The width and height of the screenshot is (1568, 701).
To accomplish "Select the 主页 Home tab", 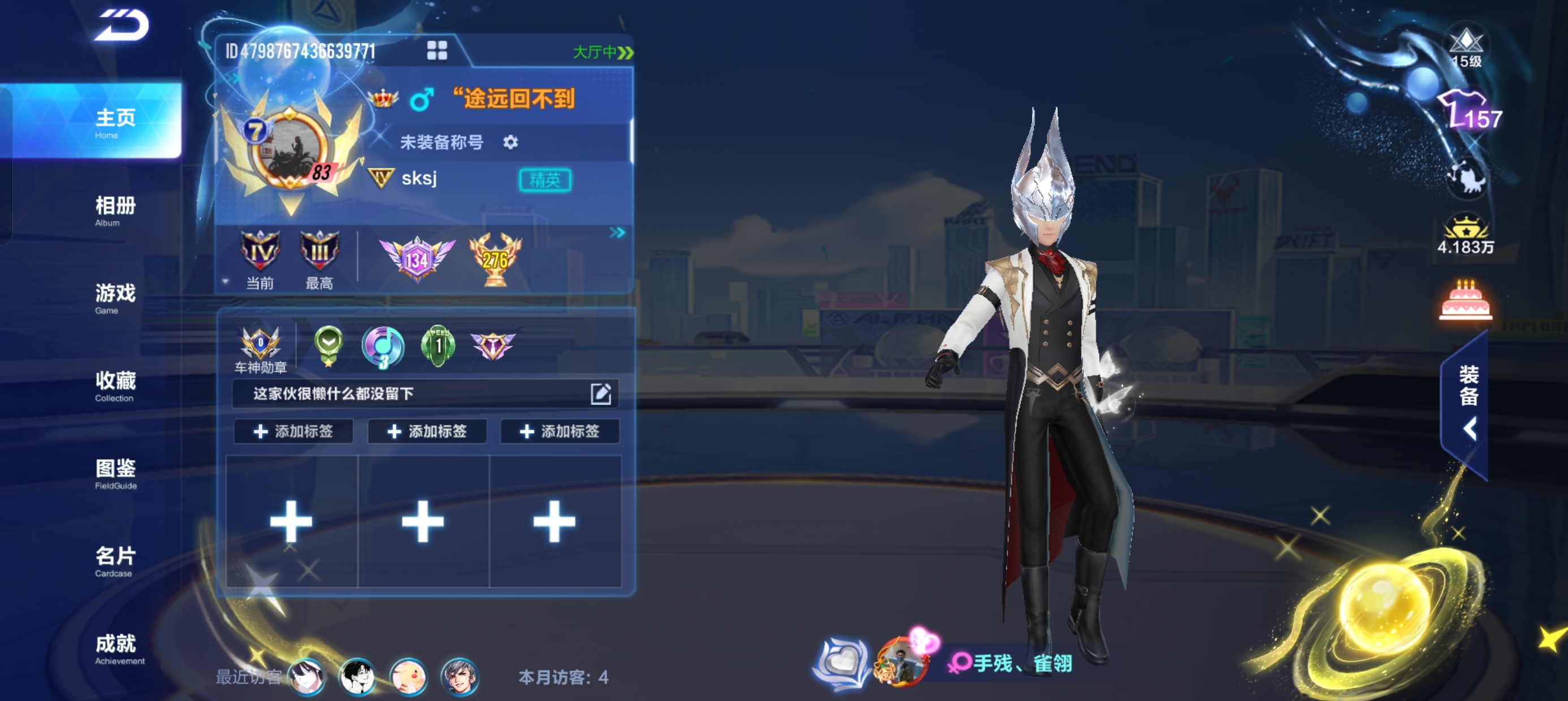I will 115,122.
